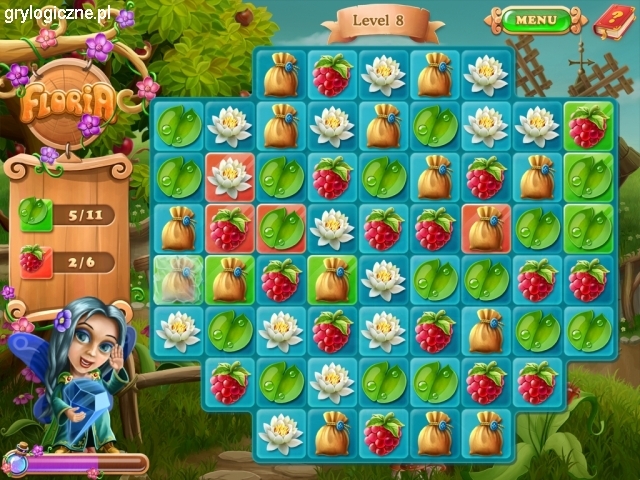Choose the leaf on the red tile
This screenshot has height=480, width=640.
(x=281, y=229)
